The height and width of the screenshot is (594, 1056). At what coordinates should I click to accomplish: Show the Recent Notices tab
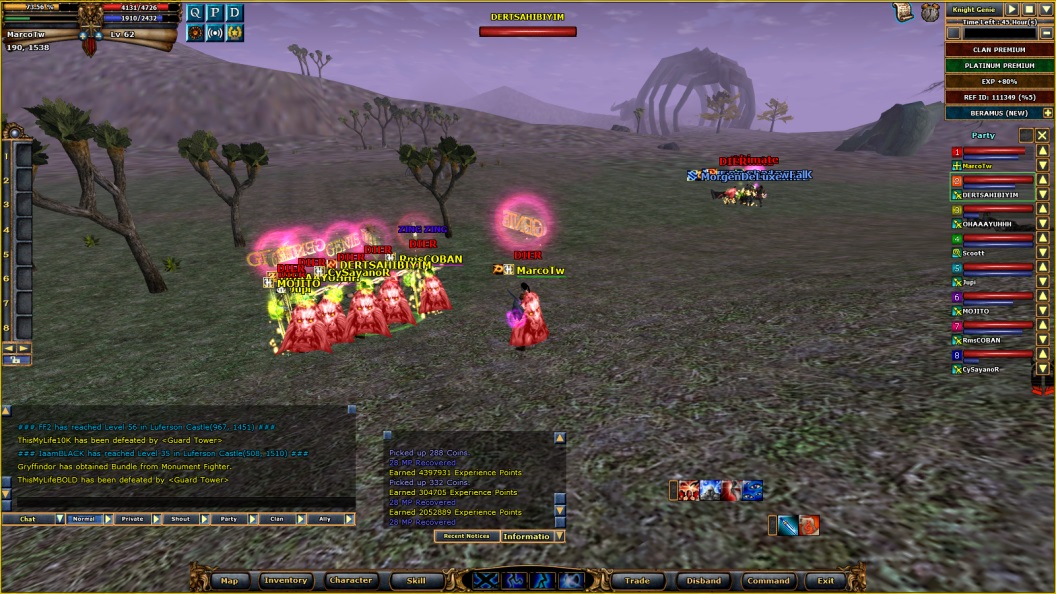[465, 536]
